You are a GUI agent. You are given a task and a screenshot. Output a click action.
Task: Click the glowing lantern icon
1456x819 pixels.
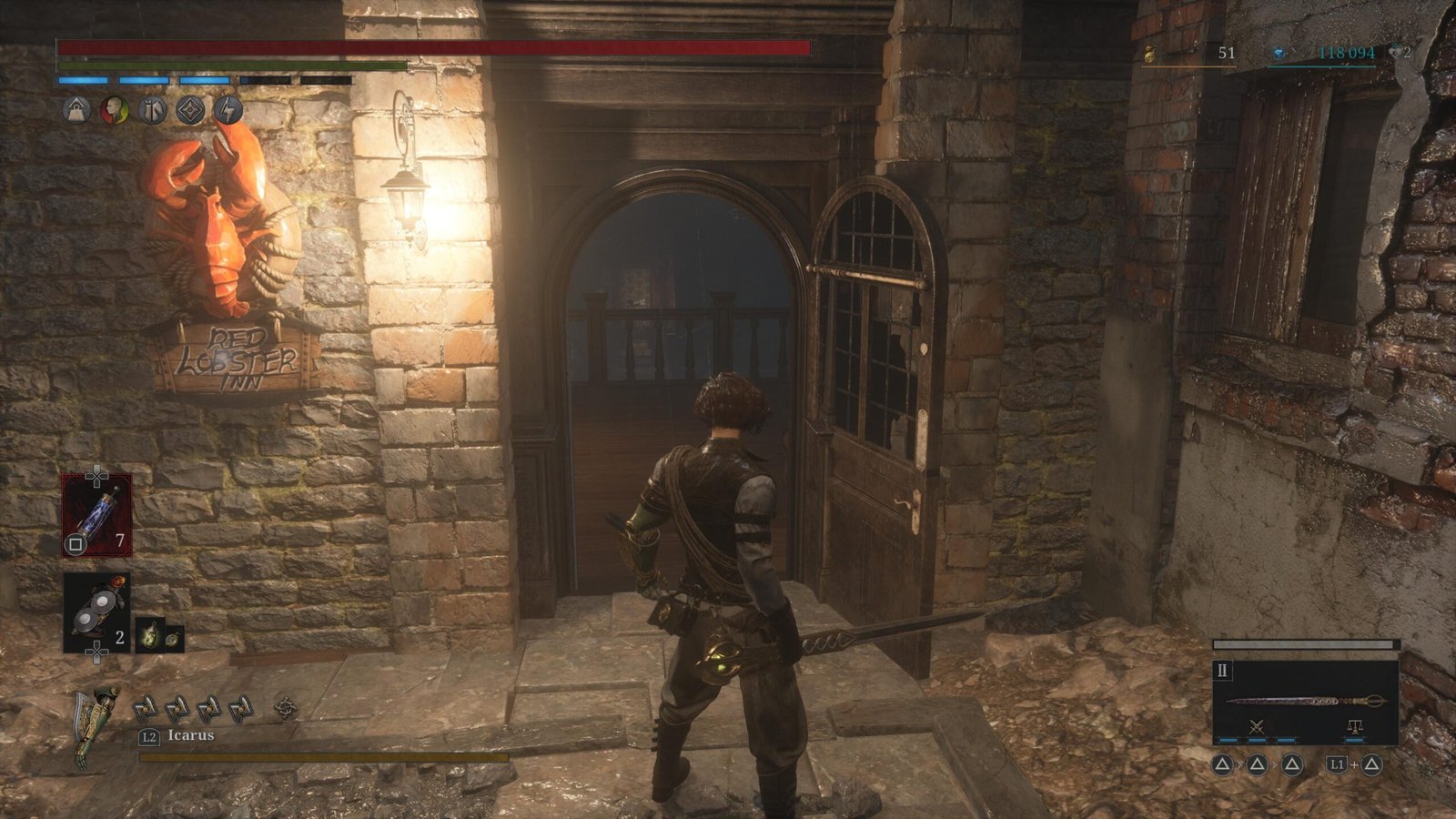(151, 634)
